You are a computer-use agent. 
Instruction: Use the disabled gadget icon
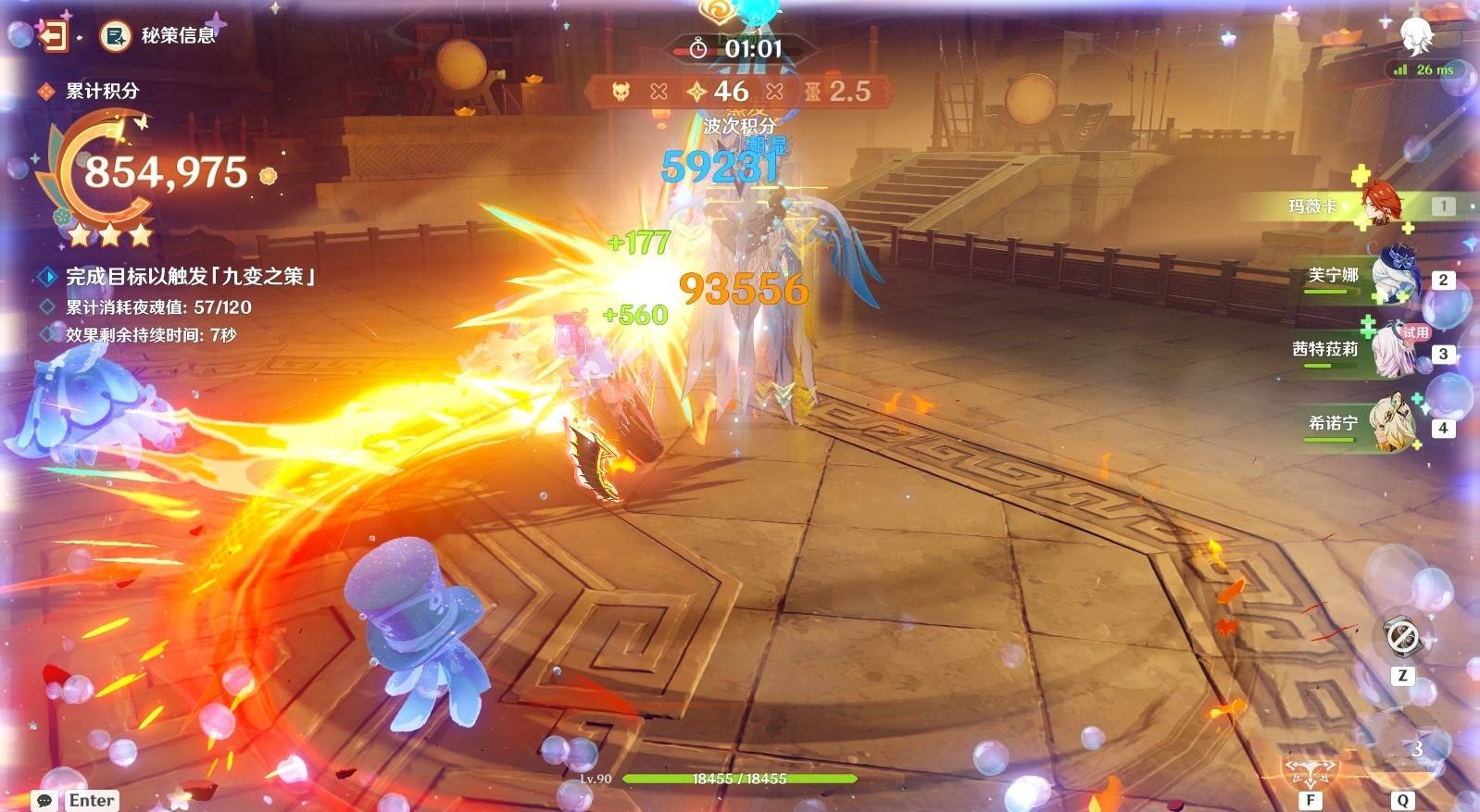click(x=1401, y=636)
